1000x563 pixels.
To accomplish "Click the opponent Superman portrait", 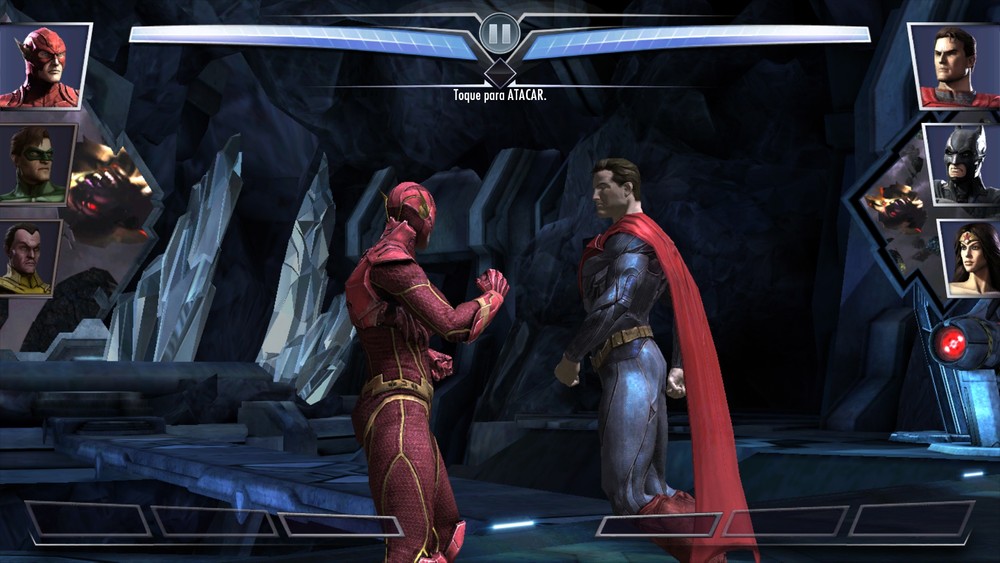I will coord(956,66).
